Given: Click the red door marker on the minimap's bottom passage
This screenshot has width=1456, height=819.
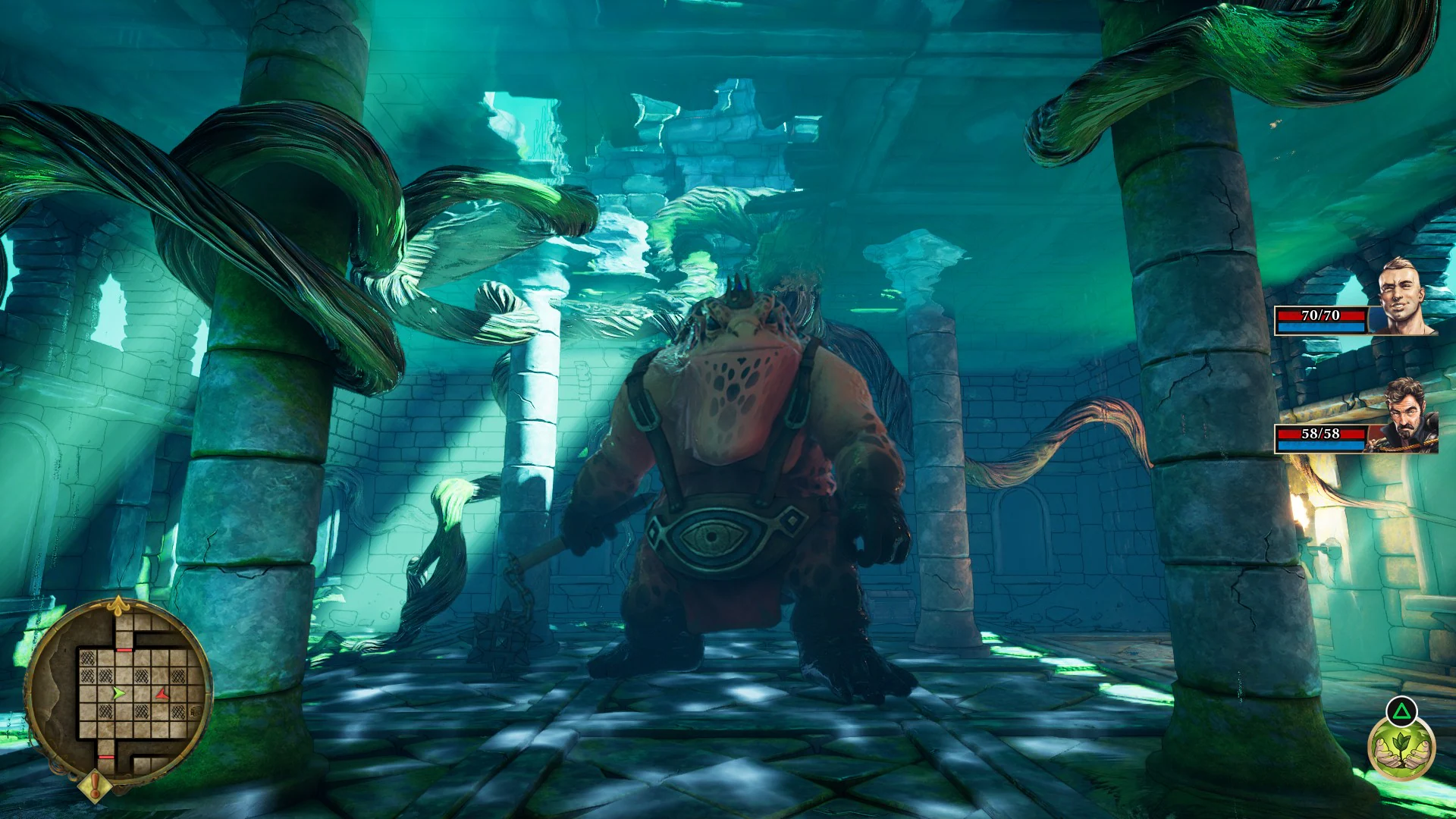Looking at the screenshot, I should click(x=106, y=756).
